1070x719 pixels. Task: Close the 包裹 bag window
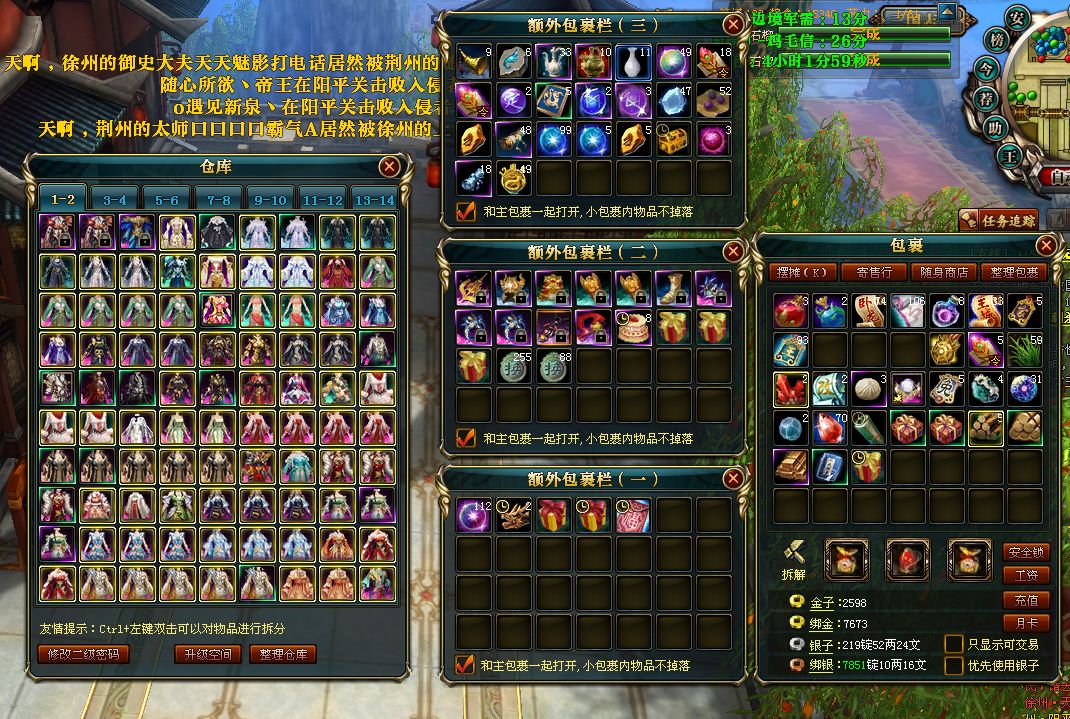(1046, 245)
